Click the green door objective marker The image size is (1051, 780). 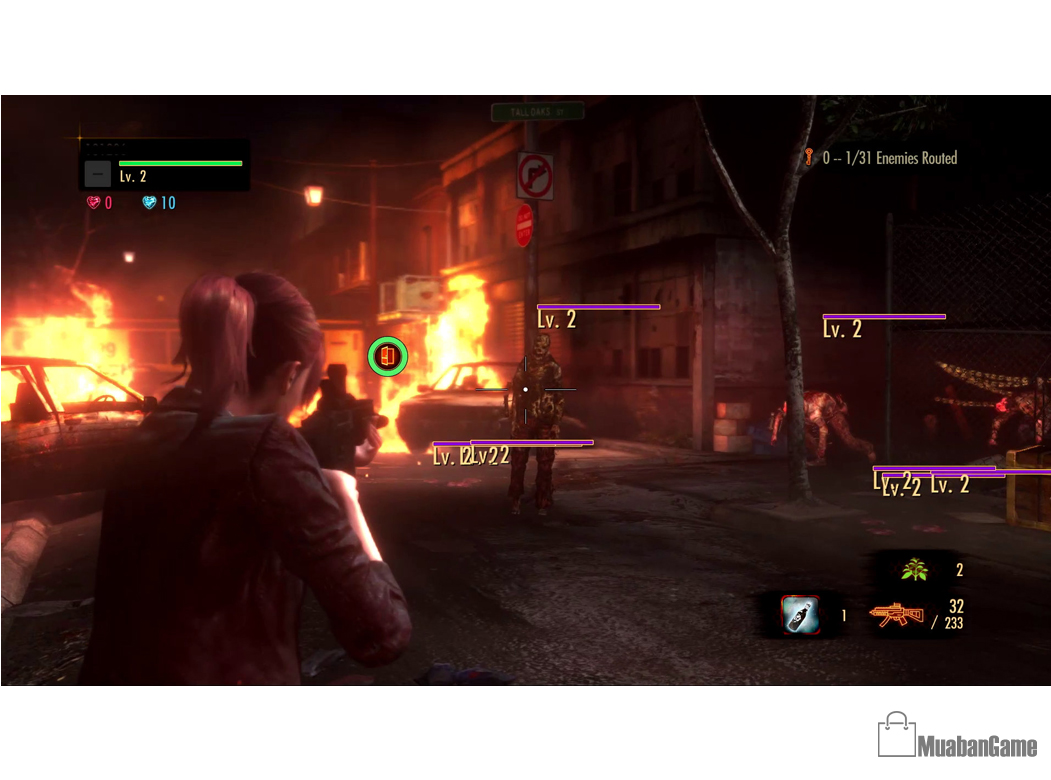point(387,355)
